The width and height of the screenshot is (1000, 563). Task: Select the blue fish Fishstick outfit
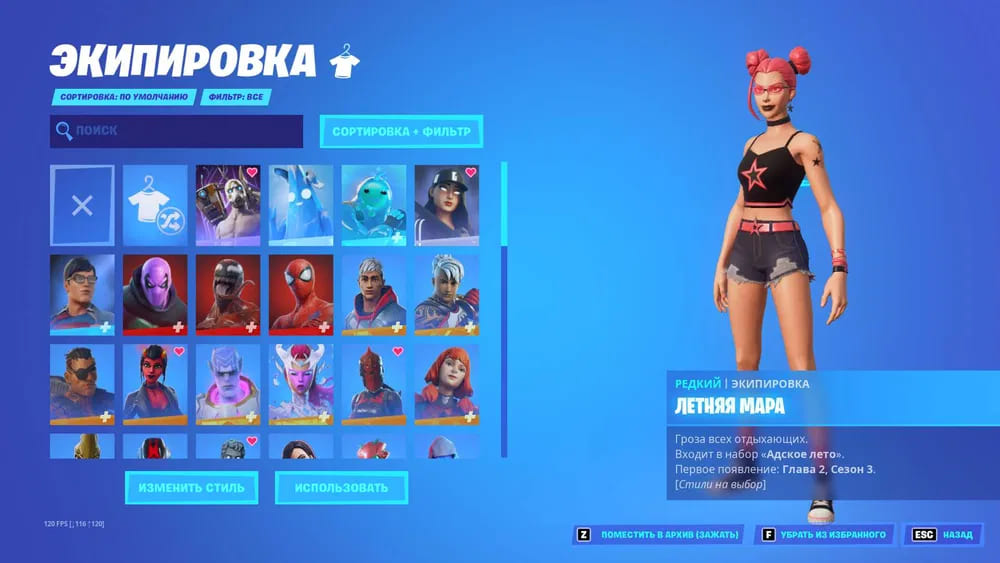click(x=374, y=206)
